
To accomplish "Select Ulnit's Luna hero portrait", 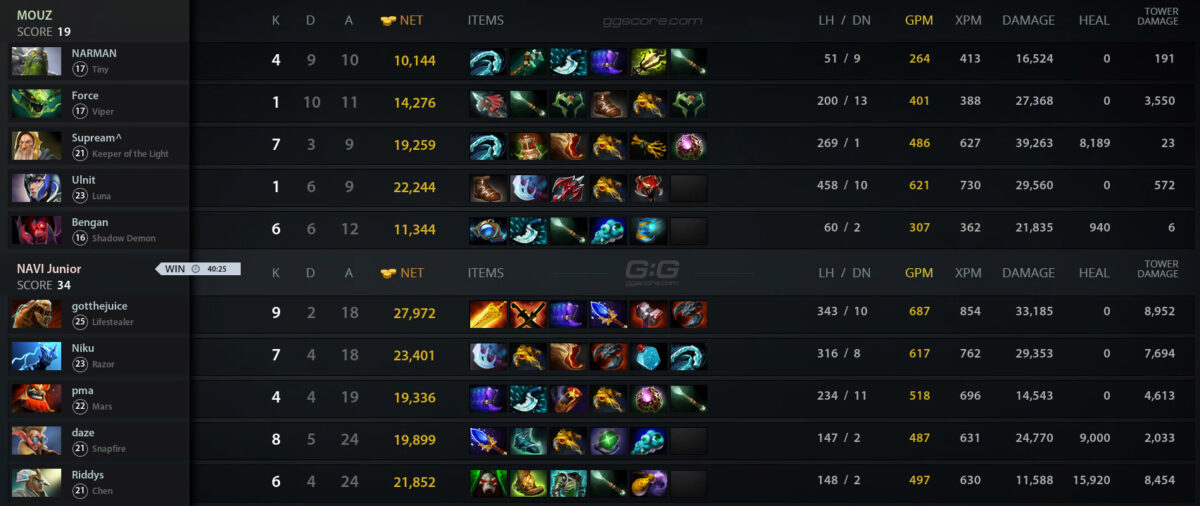I will [x=36, y=188].
